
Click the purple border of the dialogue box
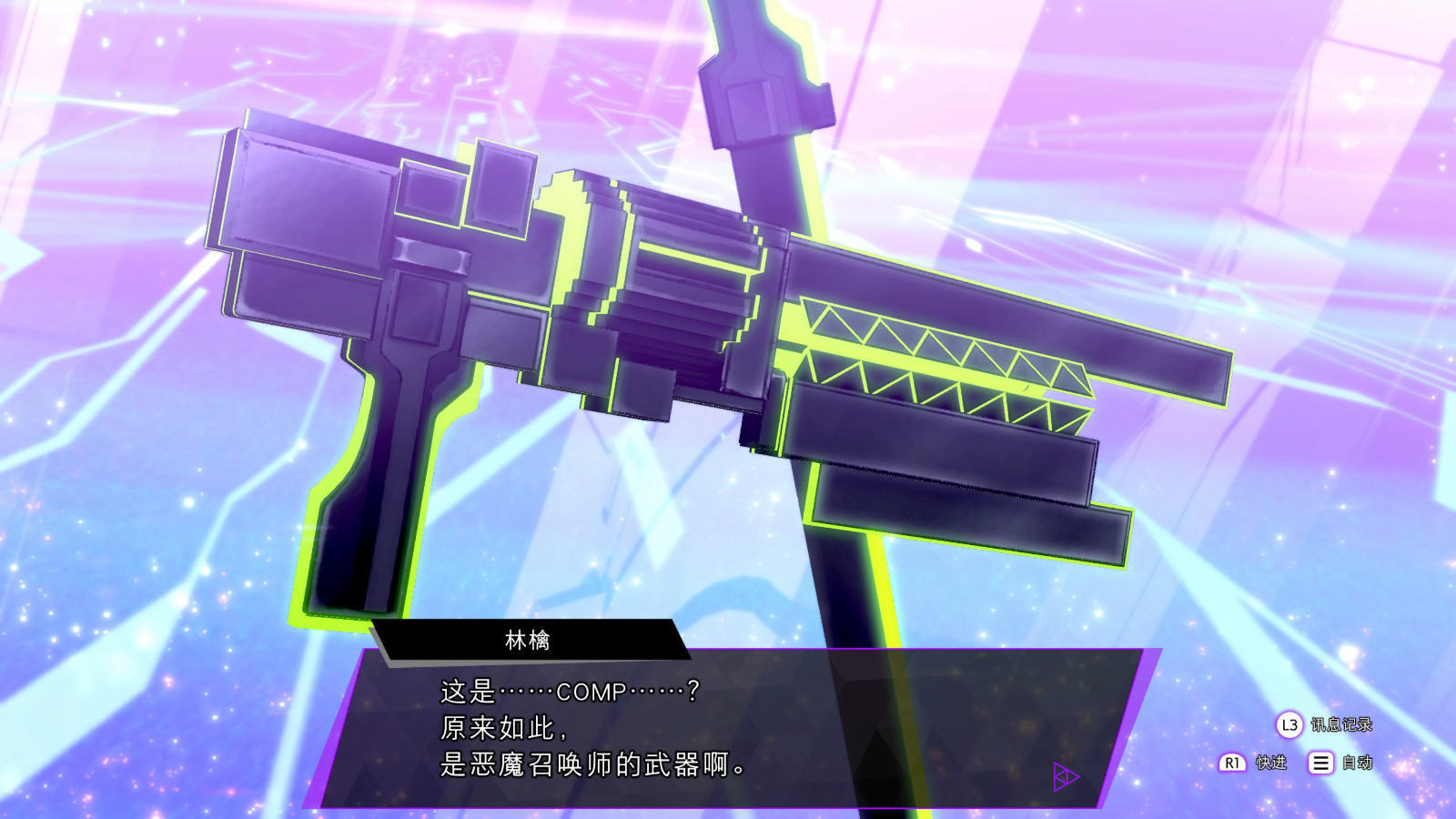pos(337,728)
